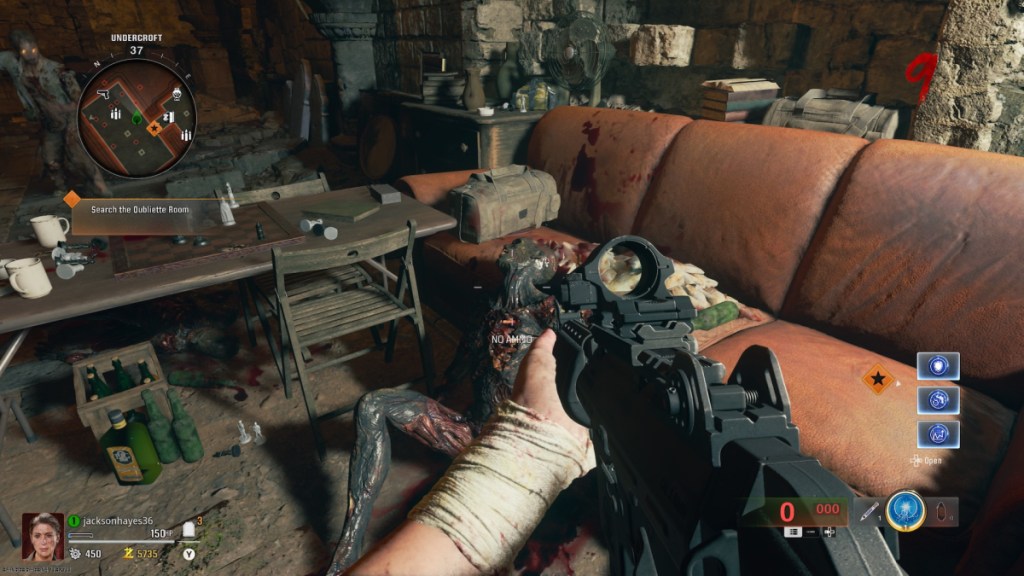Screen dimensions: 1024x576
Task: Select the tactical equipment slot
Action: click(x=865, y=512)
